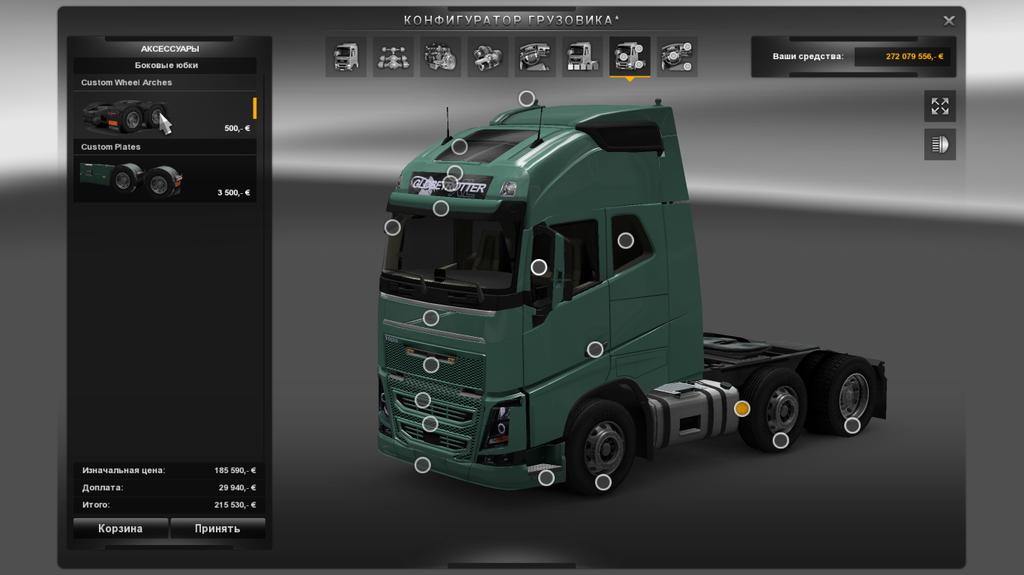Open the transmission tab
This screenshot has width=1024, height=575.
[488, 57]
